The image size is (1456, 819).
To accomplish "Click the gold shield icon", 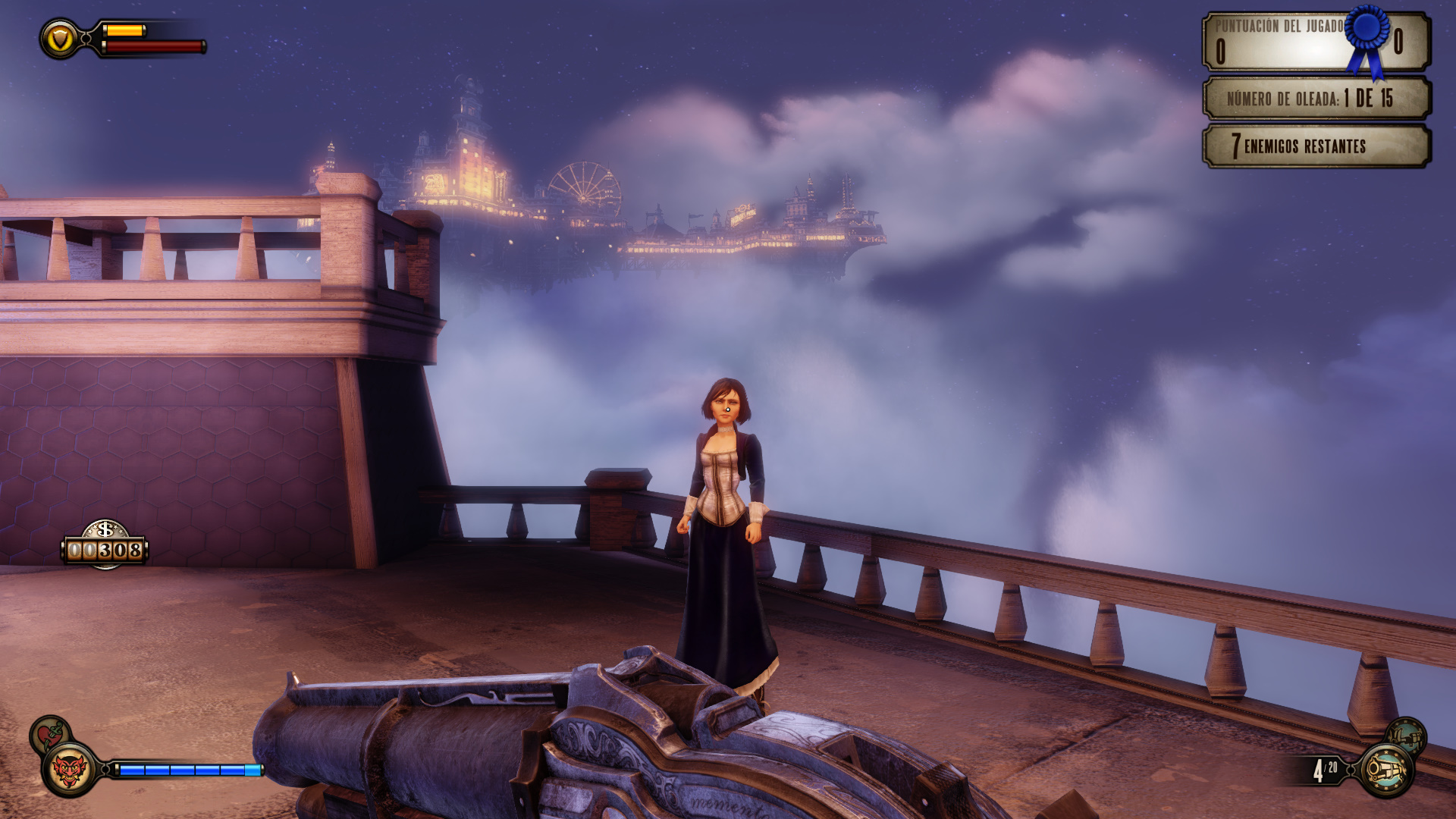I will click(x=60, y=39).
